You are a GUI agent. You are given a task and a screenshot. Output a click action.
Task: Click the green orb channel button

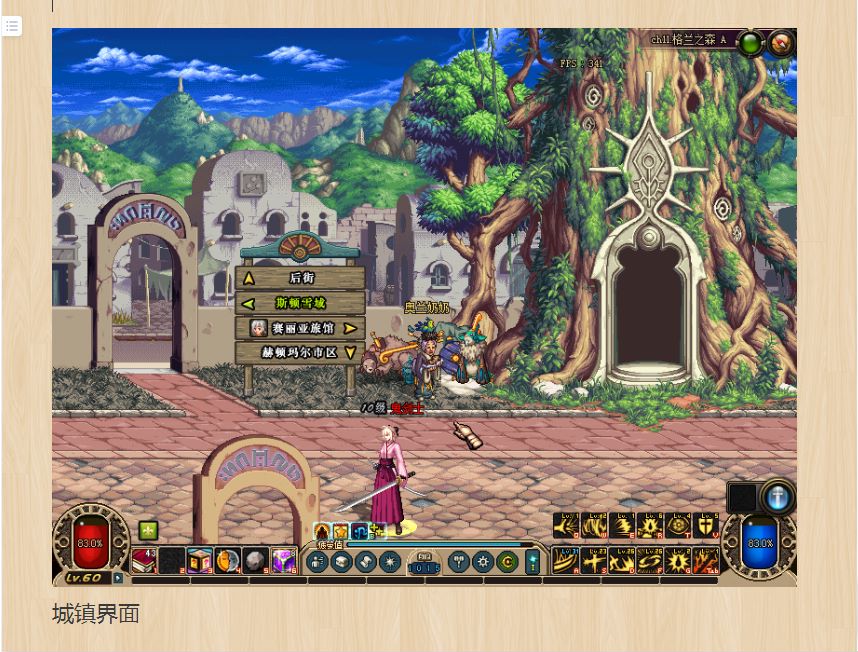pyautogui.click(x=750, y=43)
